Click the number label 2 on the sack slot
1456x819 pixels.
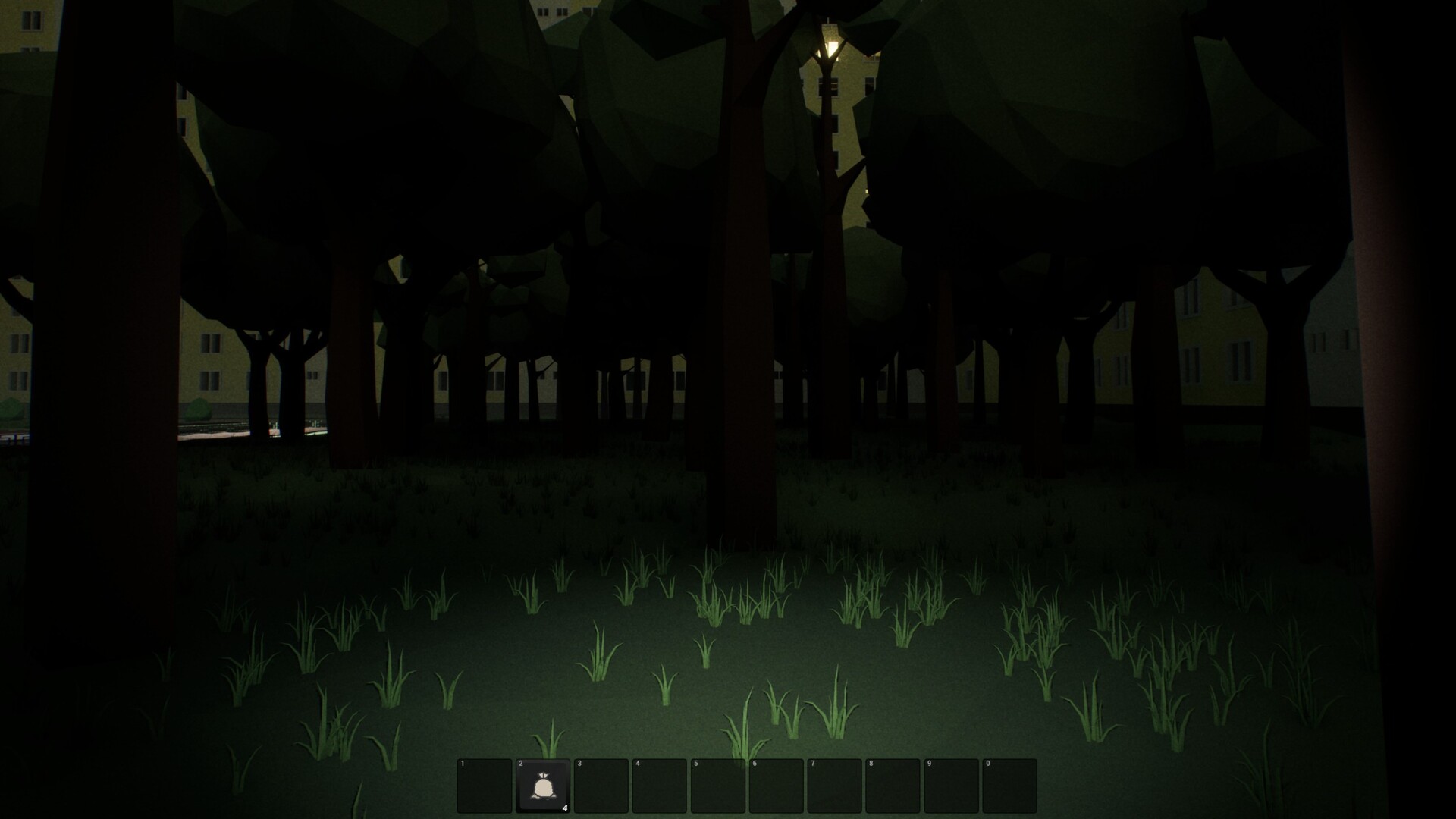point(521,764)
